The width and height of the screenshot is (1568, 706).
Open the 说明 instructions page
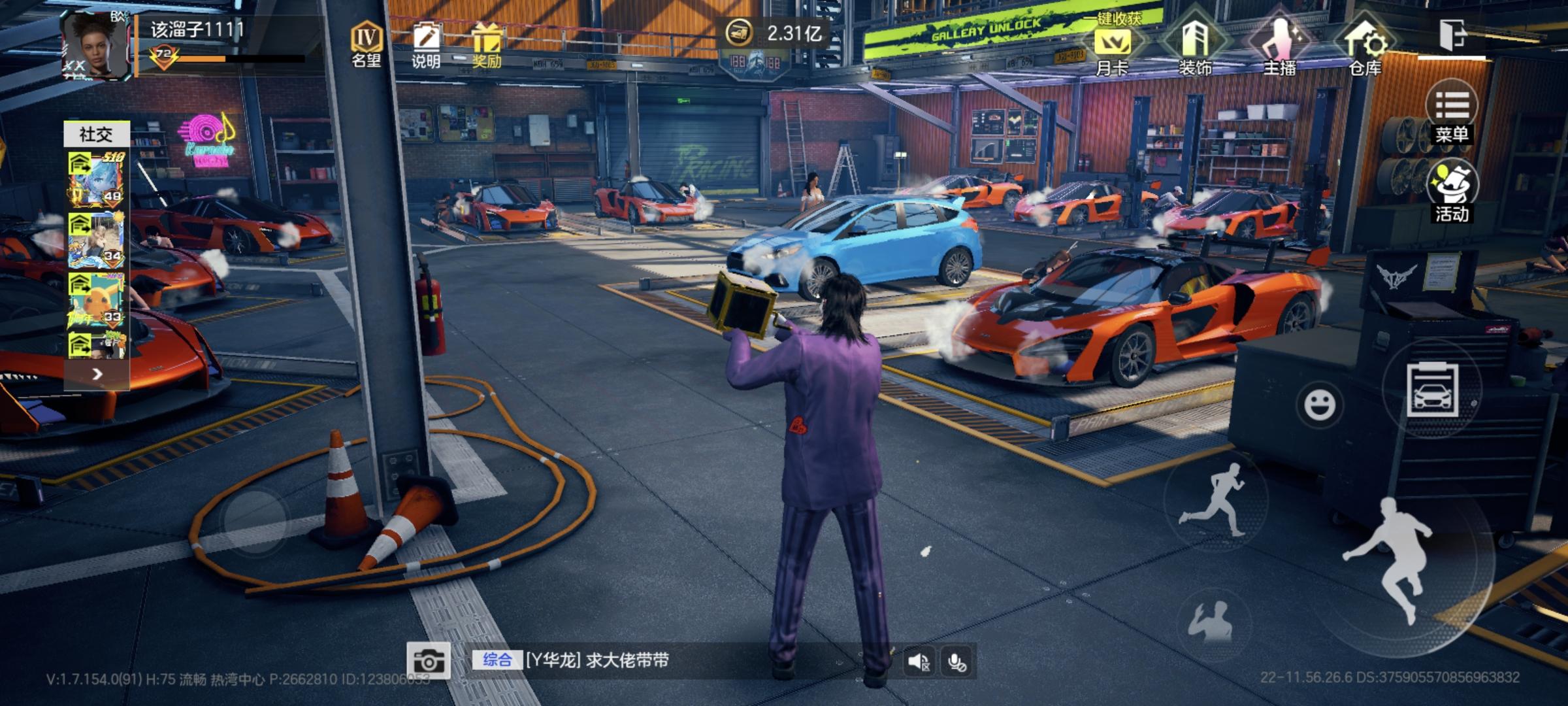tap(426, 44)
